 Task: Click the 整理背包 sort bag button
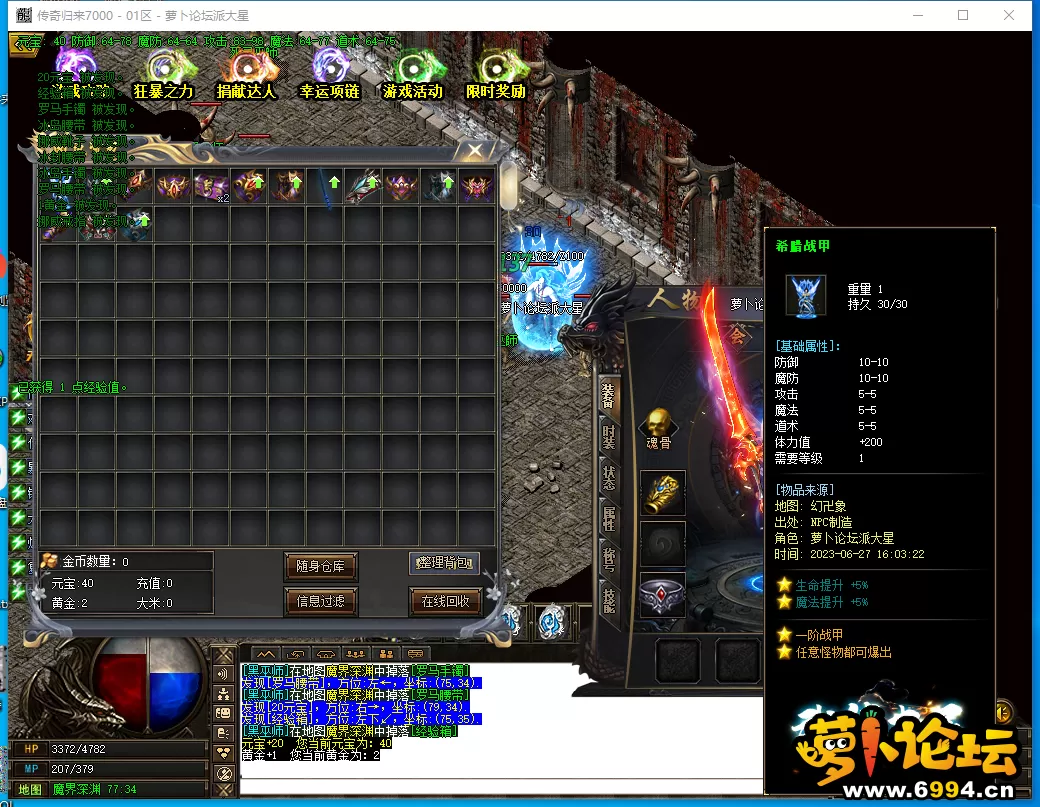pyautogui.click(x=444, y=563)
